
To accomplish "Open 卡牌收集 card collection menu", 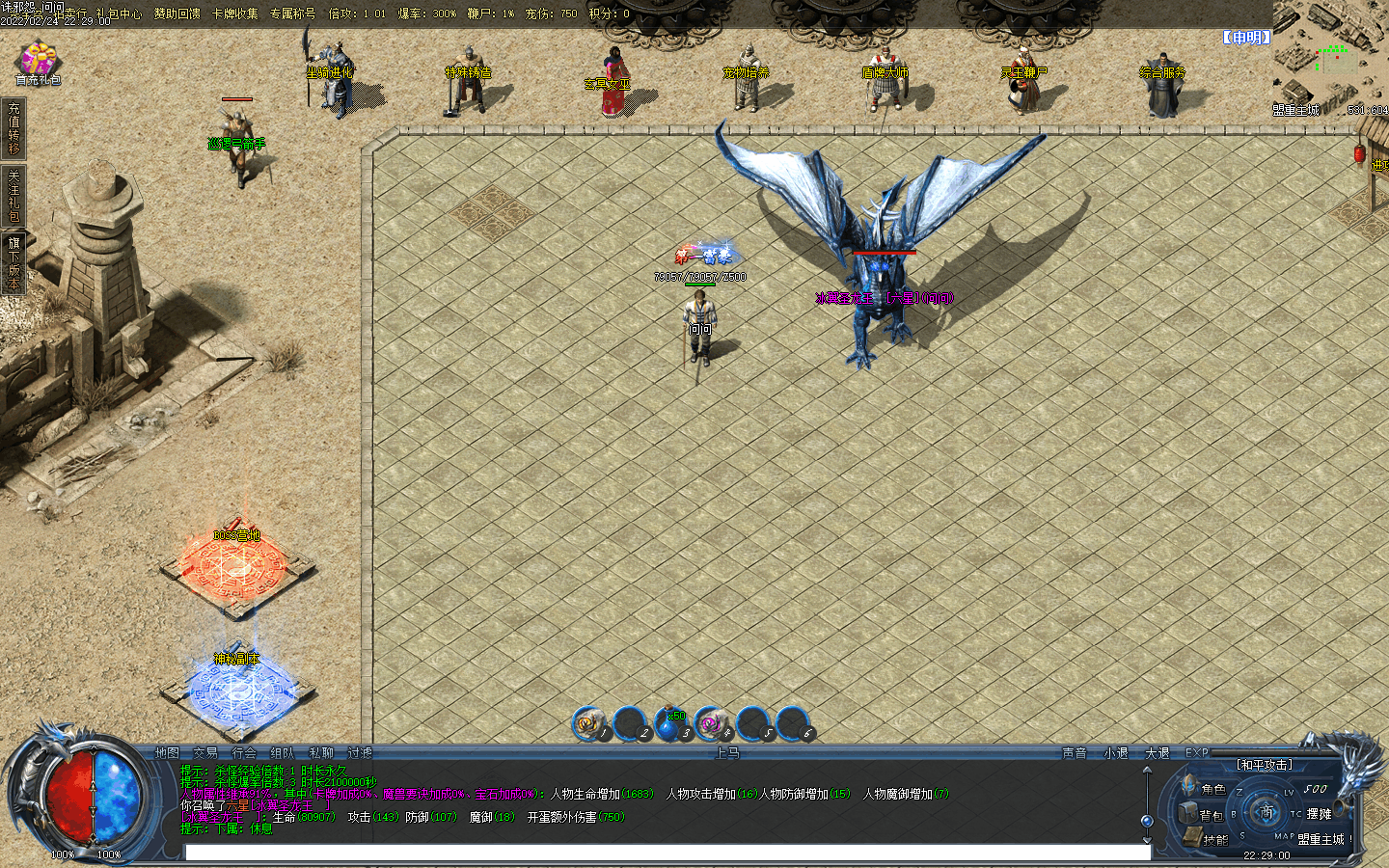I will (235, 14).
